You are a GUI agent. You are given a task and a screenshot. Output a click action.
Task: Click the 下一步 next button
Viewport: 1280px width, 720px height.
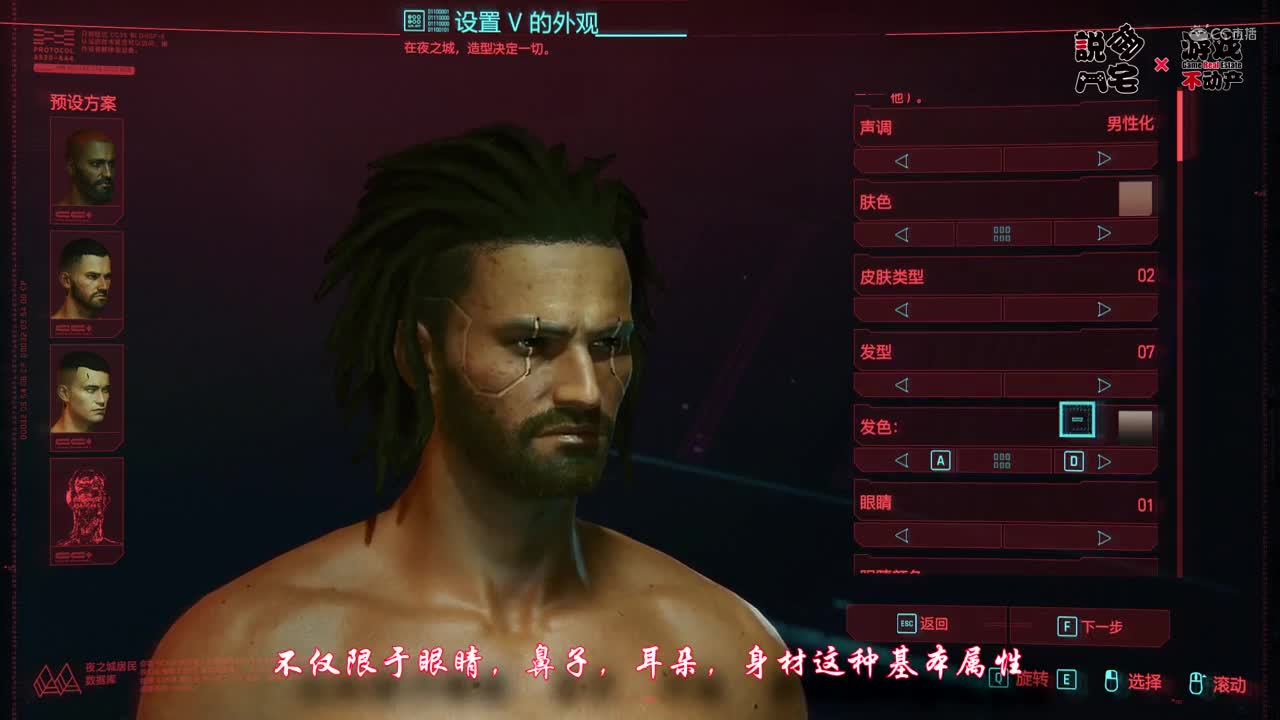pos(1105,625)
